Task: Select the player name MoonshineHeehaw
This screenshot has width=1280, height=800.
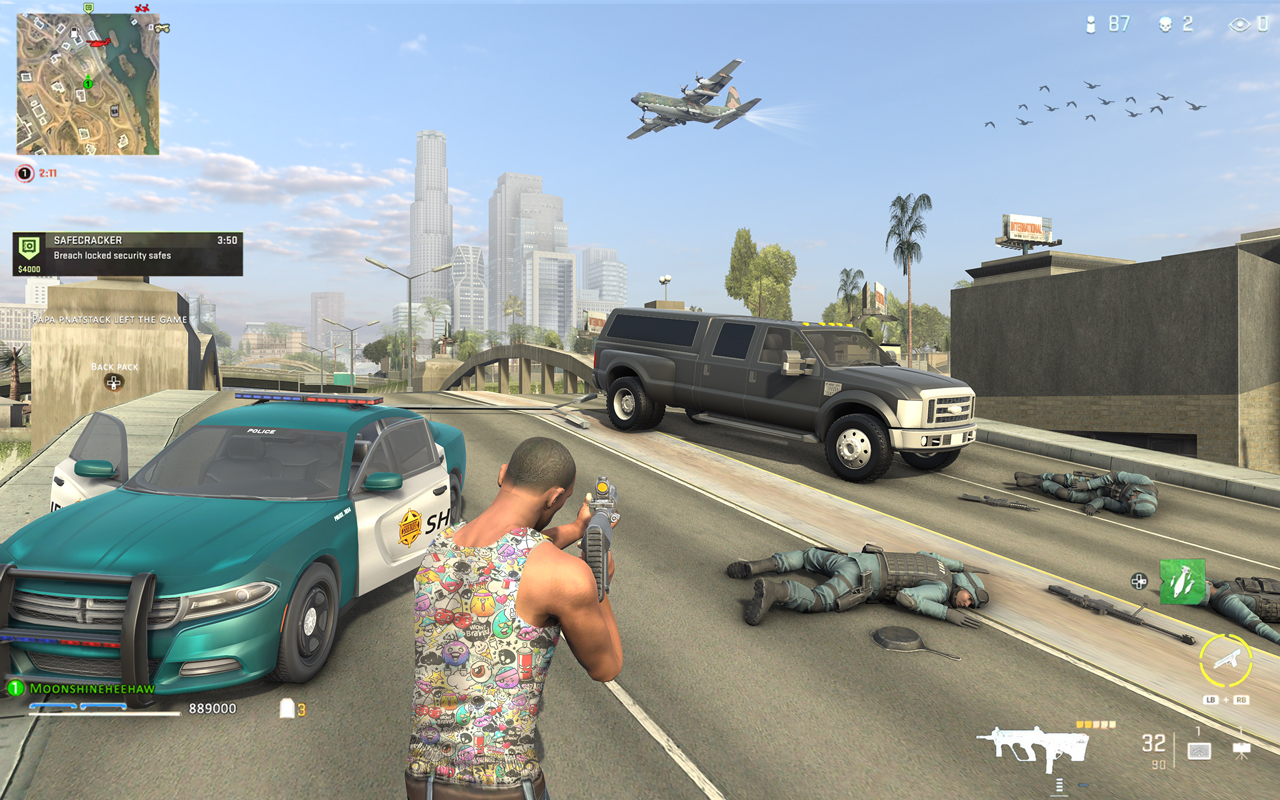Action: coord(92,687)
